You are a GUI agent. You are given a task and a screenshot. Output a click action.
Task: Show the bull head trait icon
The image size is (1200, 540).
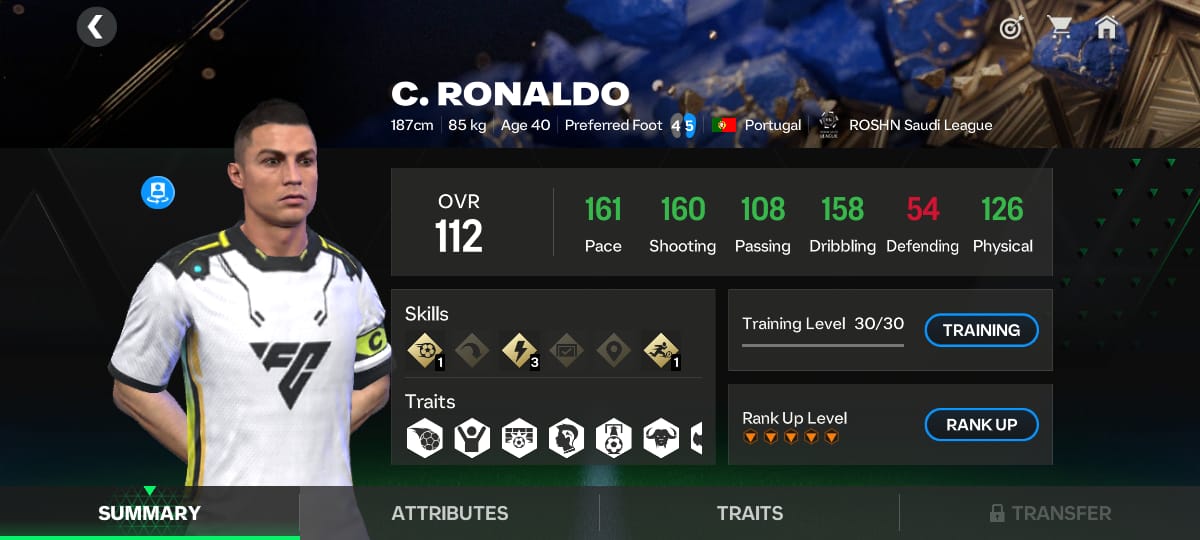(661, 438)
